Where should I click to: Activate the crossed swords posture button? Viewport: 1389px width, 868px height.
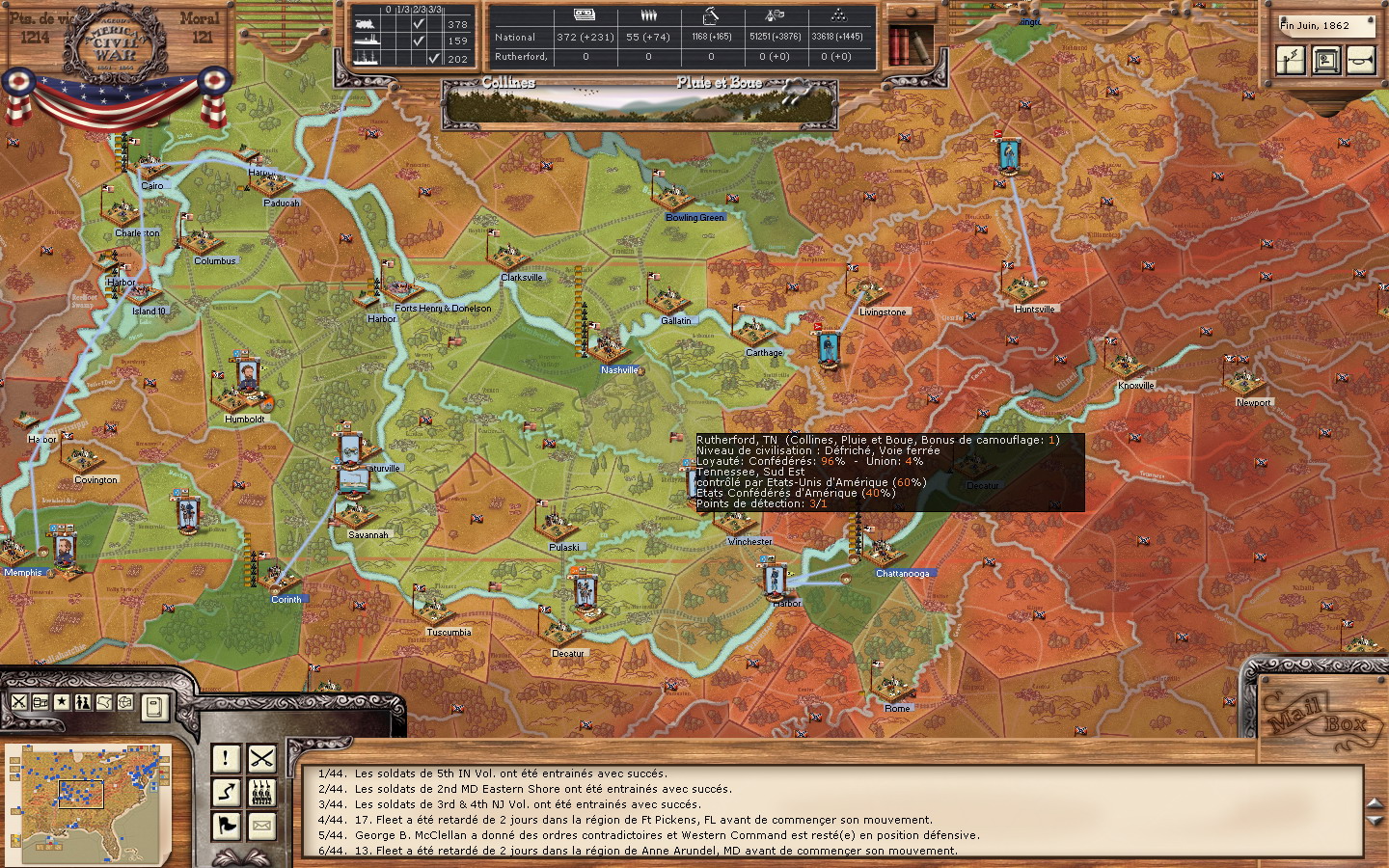(261, 759)
